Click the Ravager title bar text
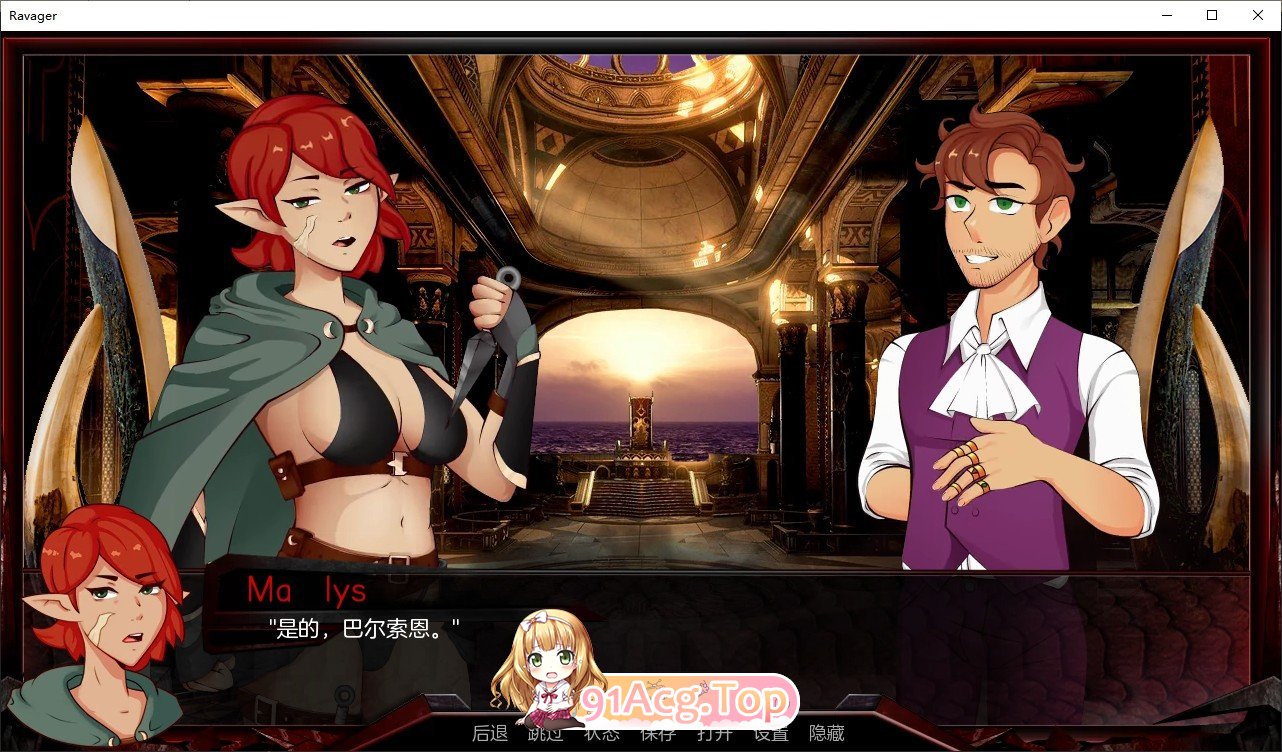The width and height of the screenshot is (1282, 752). [x=32, y=15]
